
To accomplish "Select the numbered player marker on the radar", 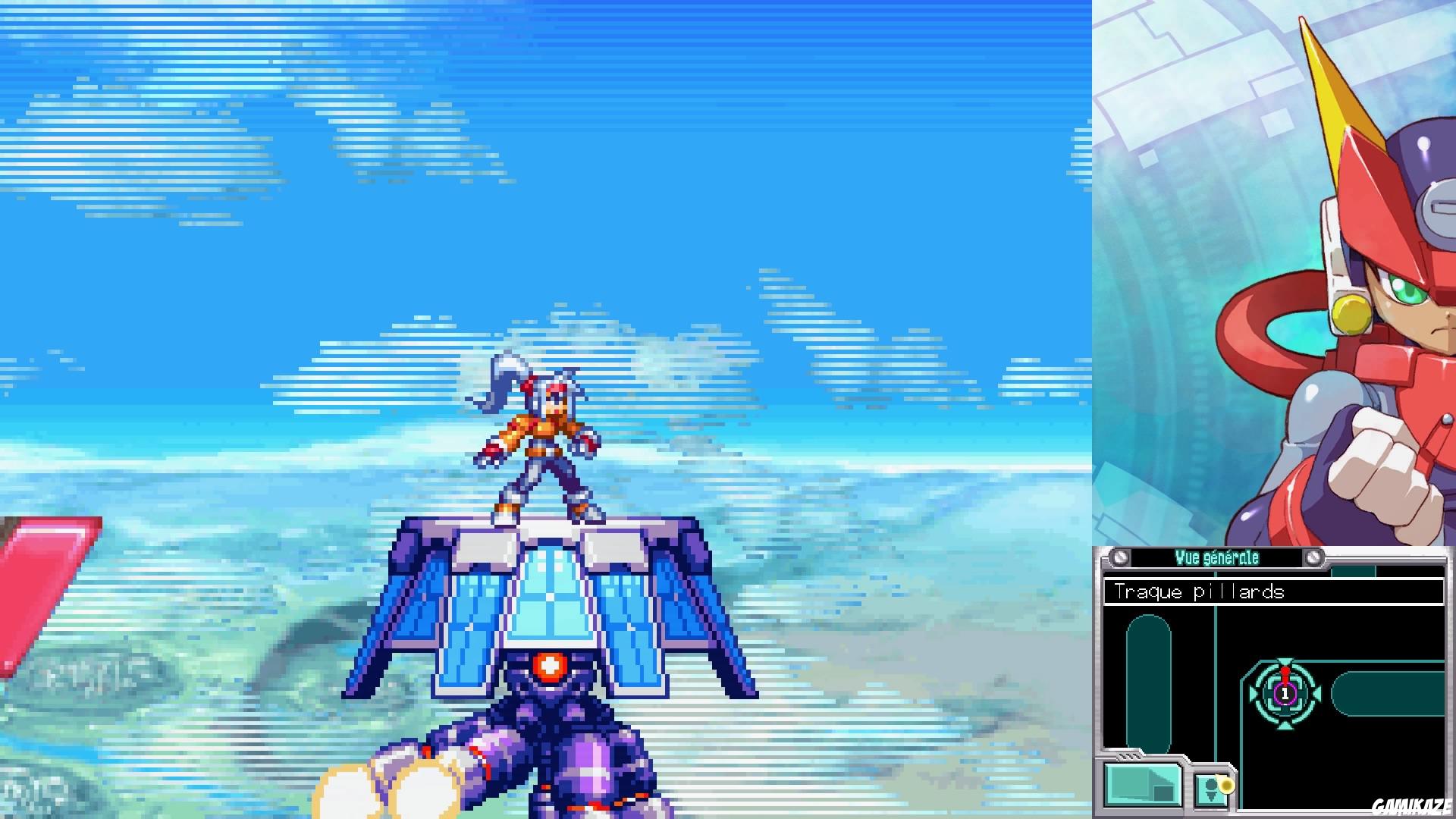I will coord(1285,694).
